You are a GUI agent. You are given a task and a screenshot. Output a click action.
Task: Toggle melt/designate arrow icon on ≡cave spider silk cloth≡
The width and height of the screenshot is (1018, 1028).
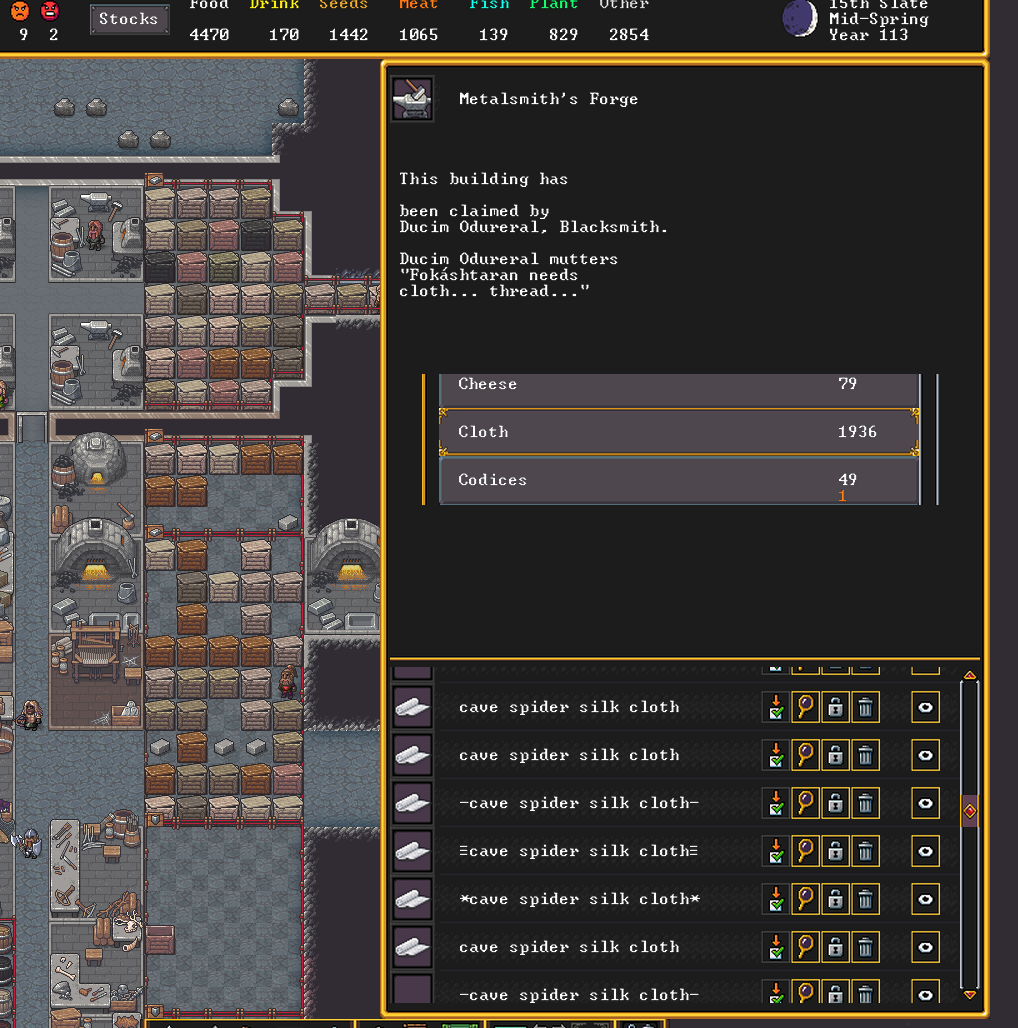tap(775, 851)
